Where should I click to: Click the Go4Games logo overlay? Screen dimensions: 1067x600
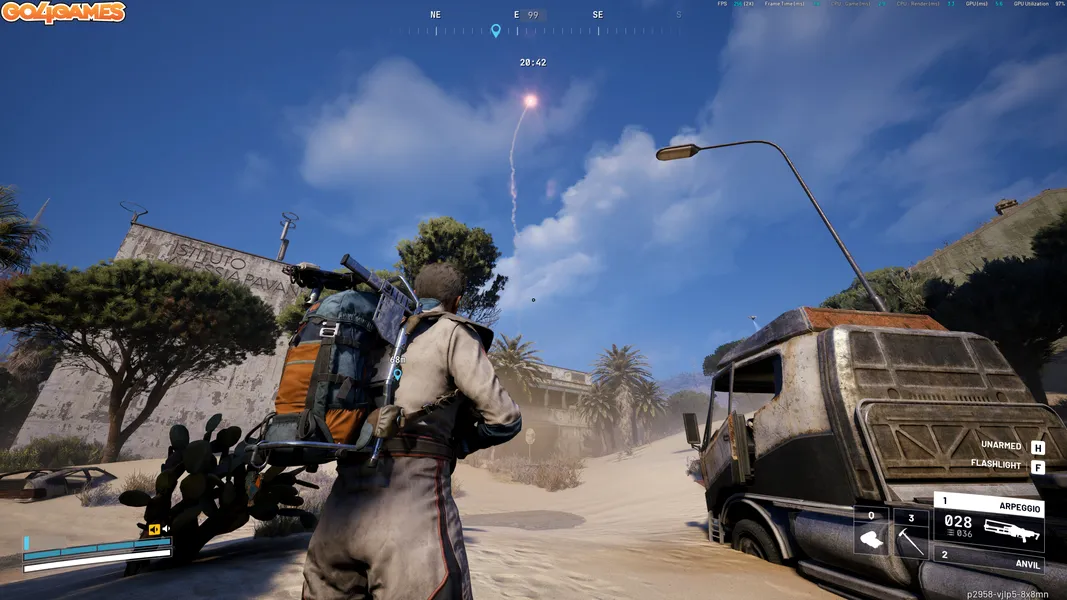coord(63,13)
